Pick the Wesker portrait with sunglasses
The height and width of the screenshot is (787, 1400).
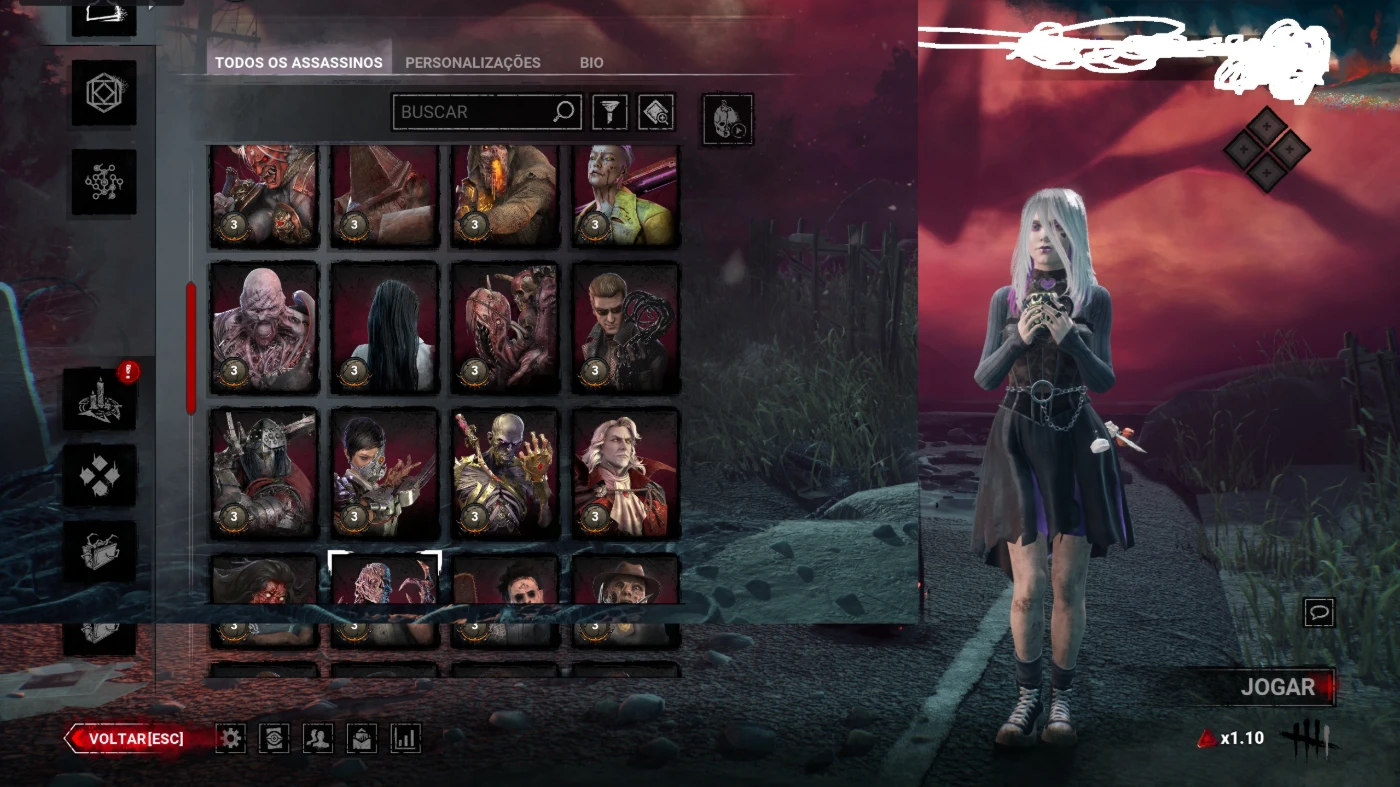pos(626,327)
